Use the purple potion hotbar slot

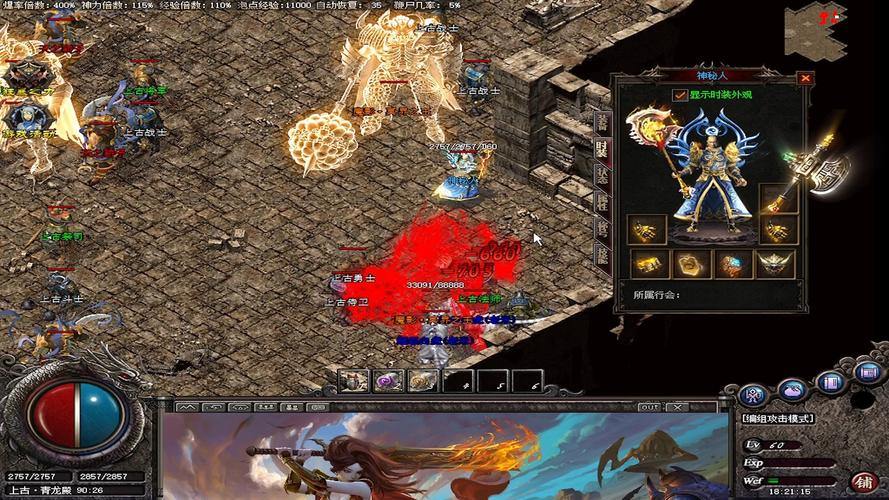[x=388, y=380]
